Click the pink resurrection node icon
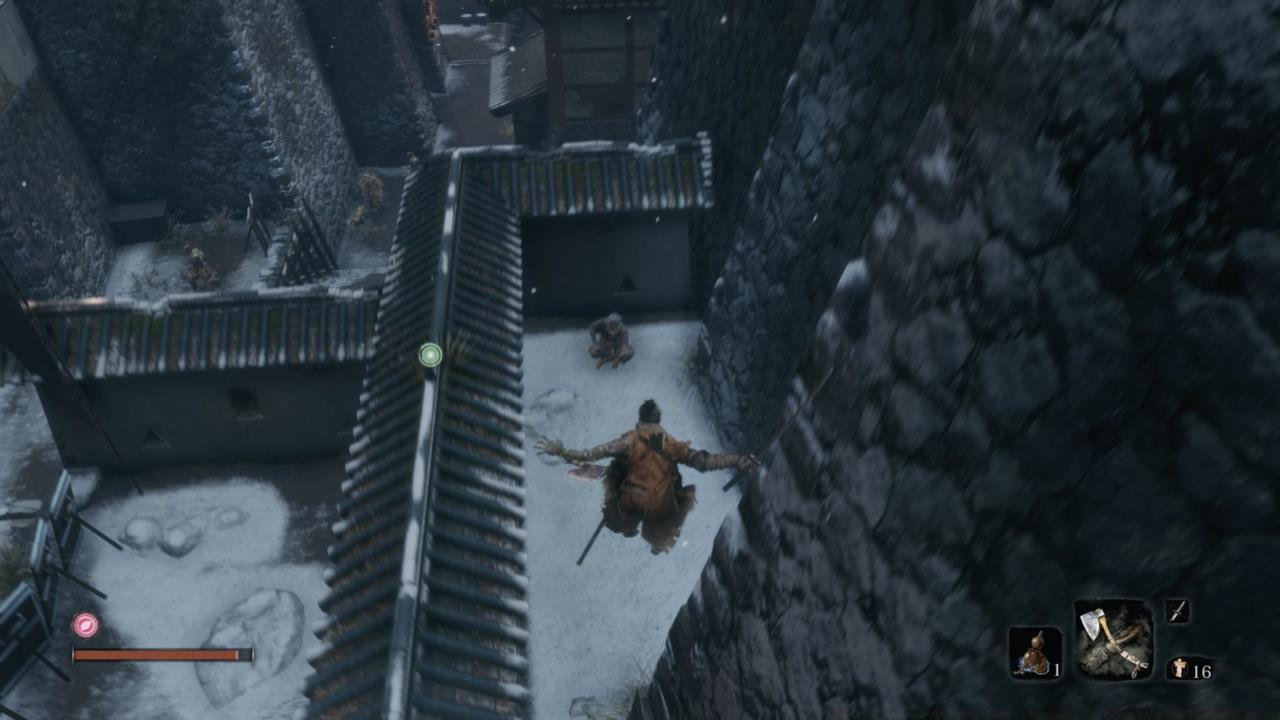This screenshot has height=720, width=1280. click(85, 623)
